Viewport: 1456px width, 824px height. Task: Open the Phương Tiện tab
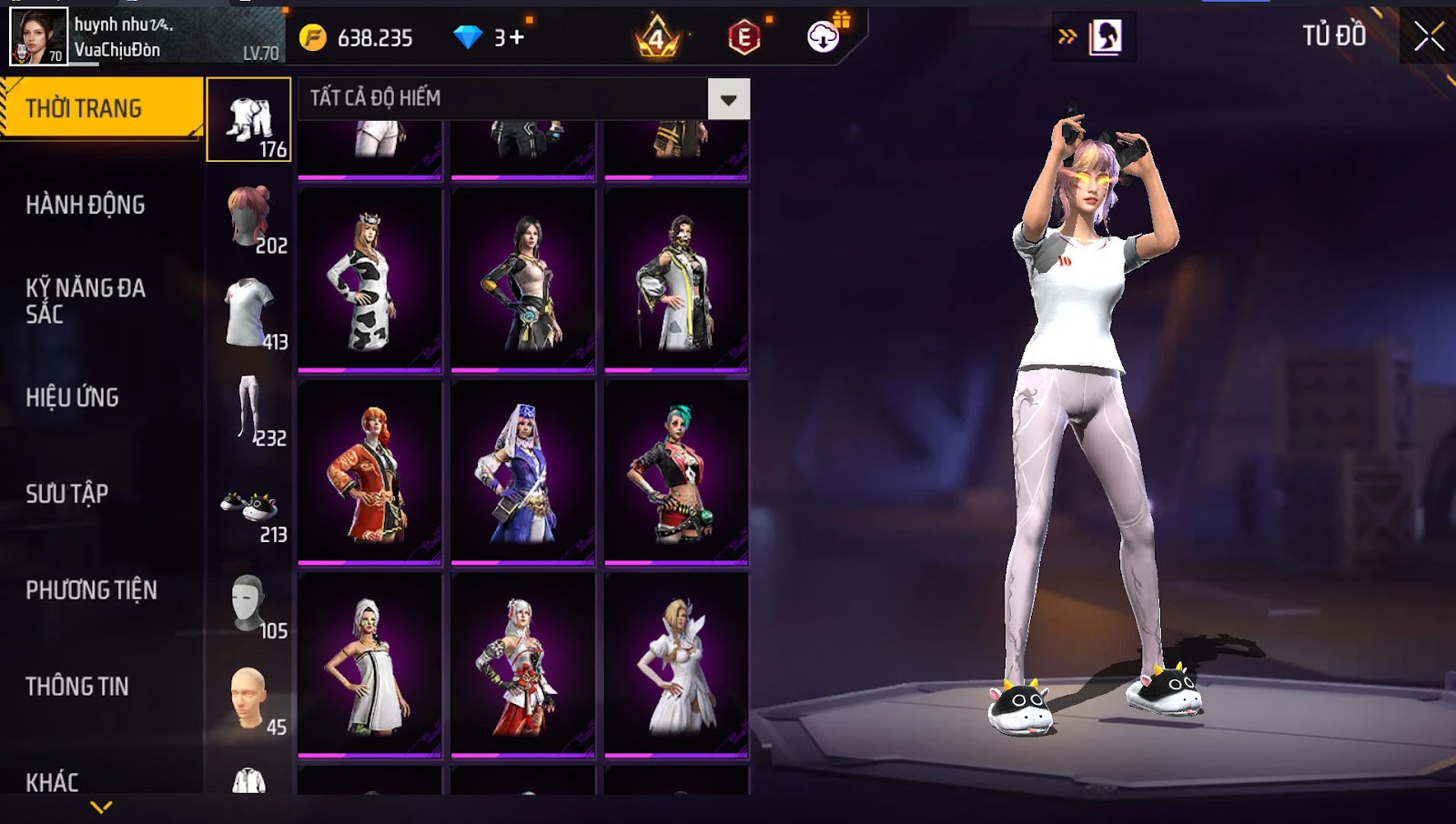[91, 590]
